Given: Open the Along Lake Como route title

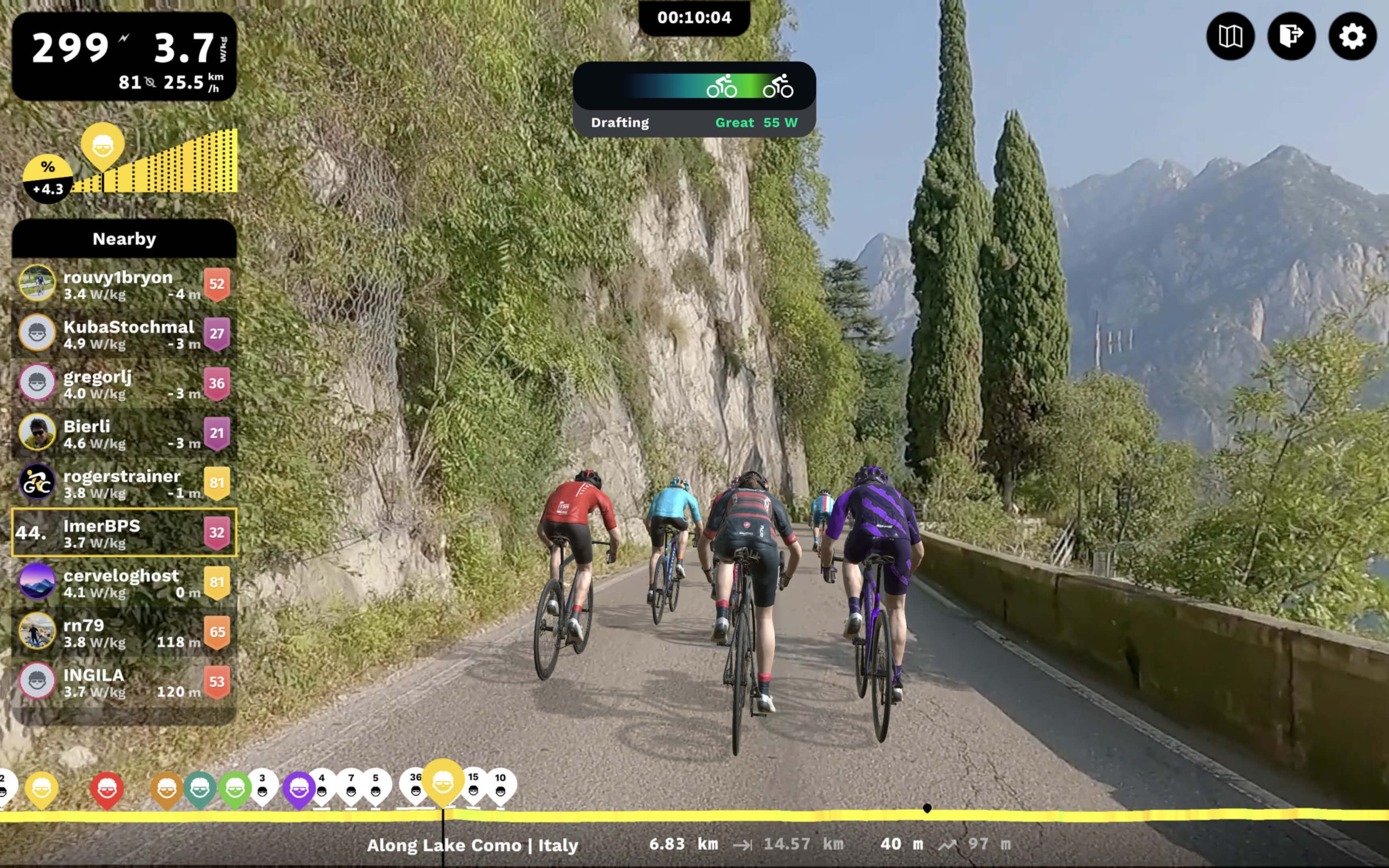Looking at the screenshot, I should coord(474,845).
